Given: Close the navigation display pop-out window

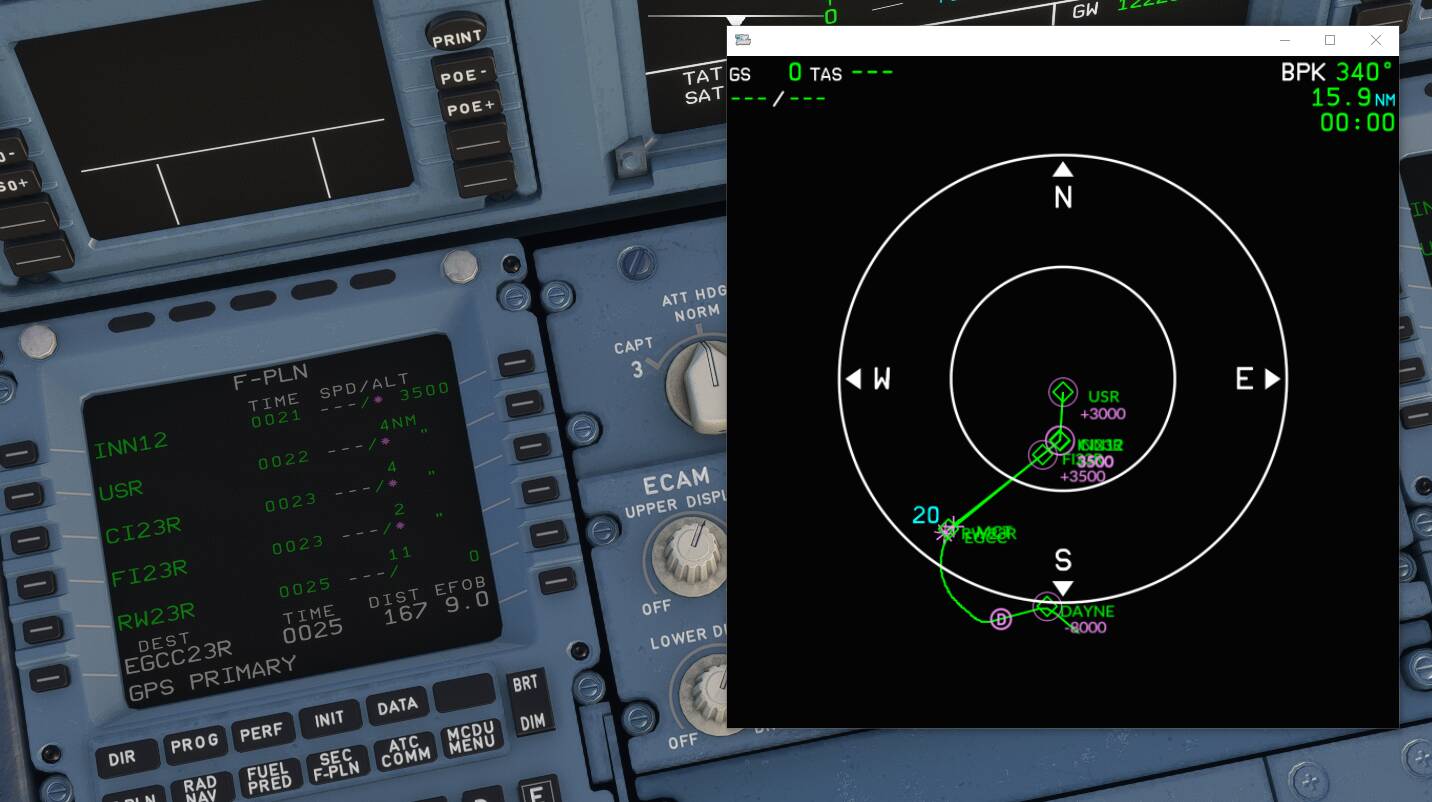Looking at the screenshot, I should (x=1376, y=40).
